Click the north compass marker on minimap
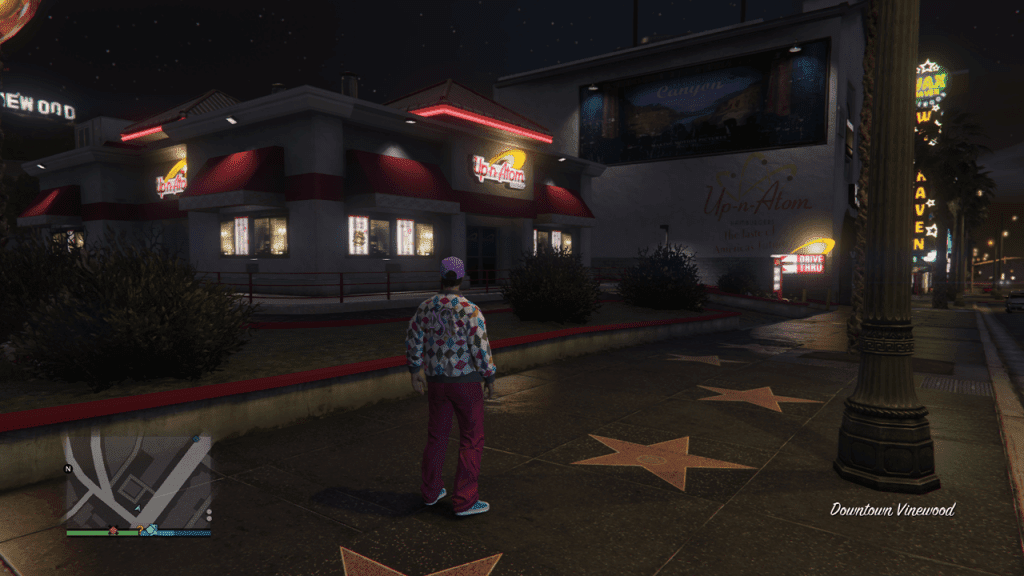 pyautogui.click(x=68, y=468)
